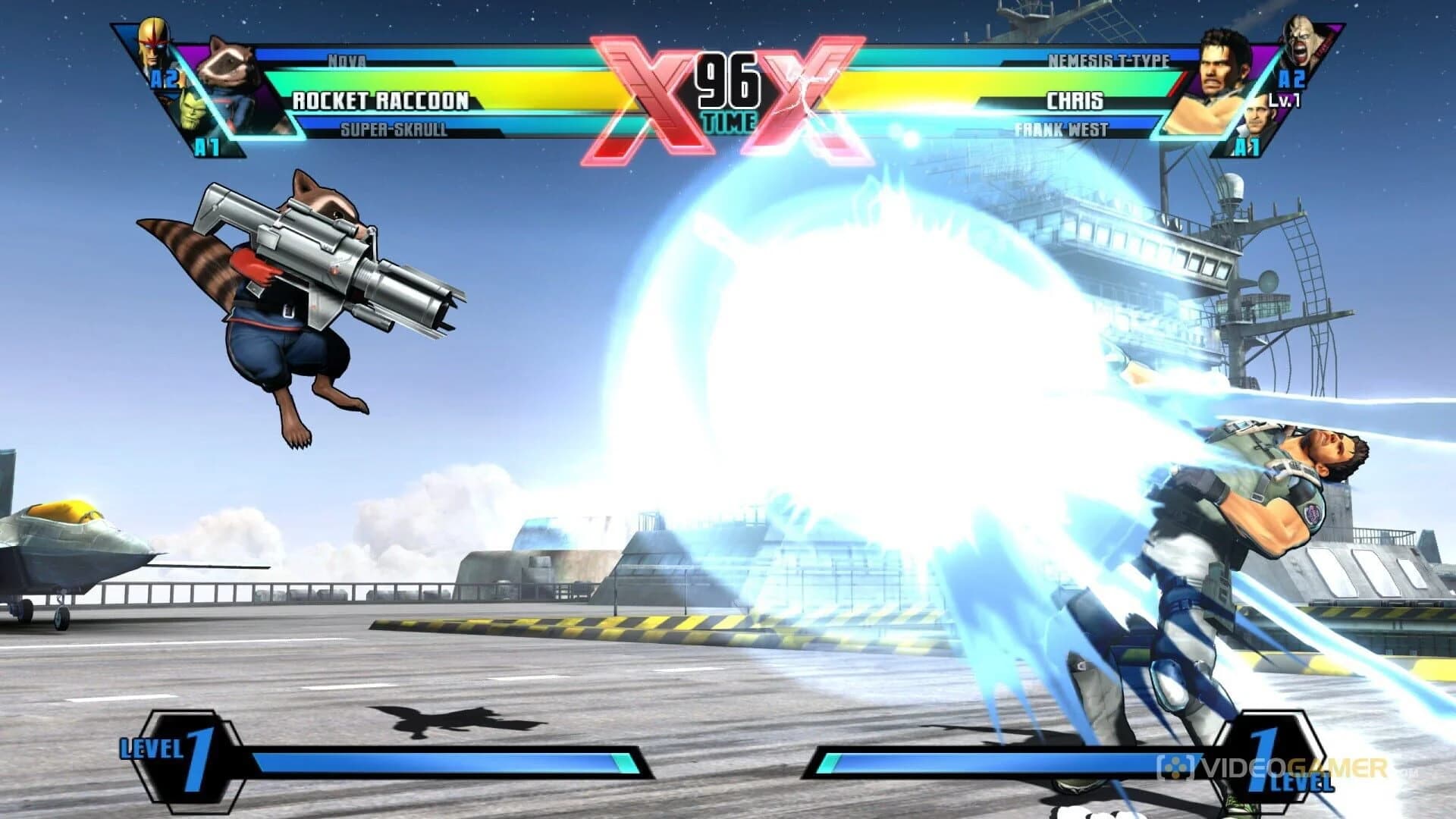The image size is (1456, 819).
Task: Click the 96 timer counter
Action: [x=730, y=78]
